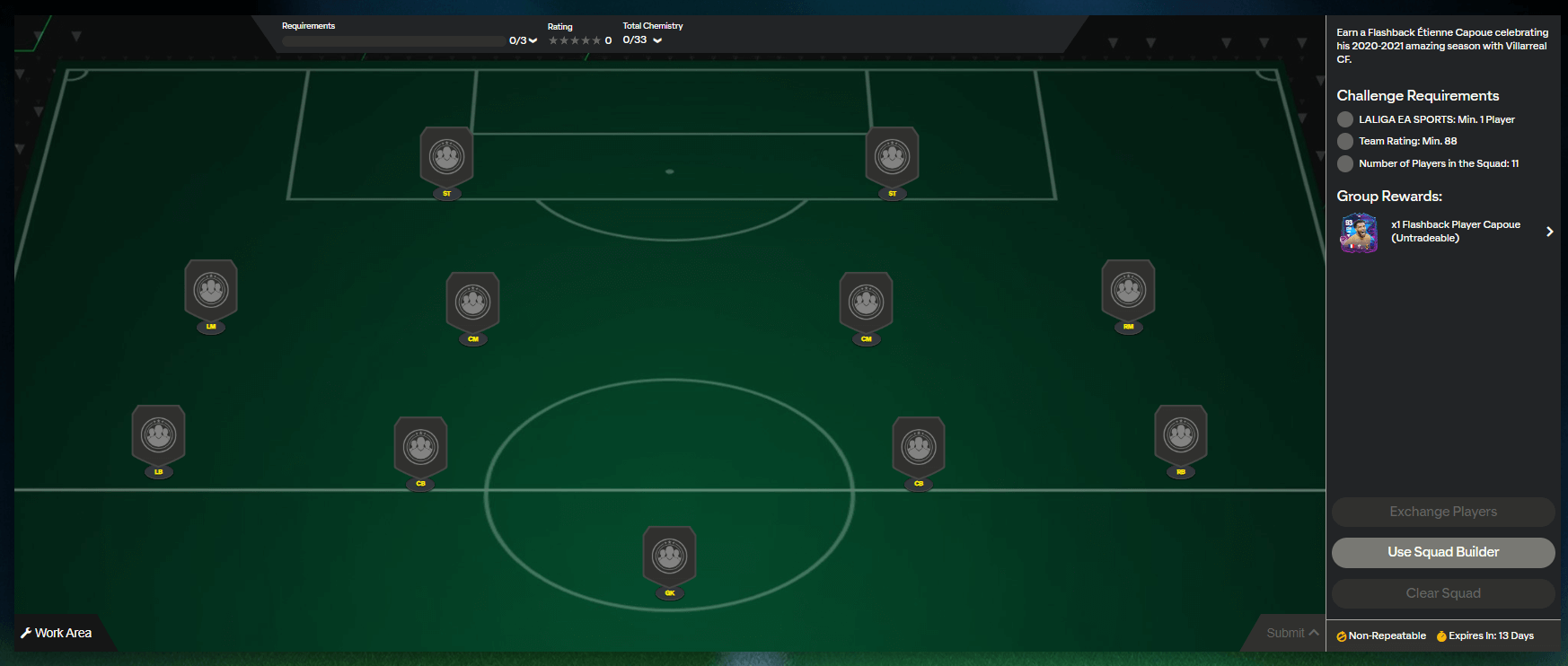Open the Work Area menu
1568x666 pixels.
(x=59, y=632)
